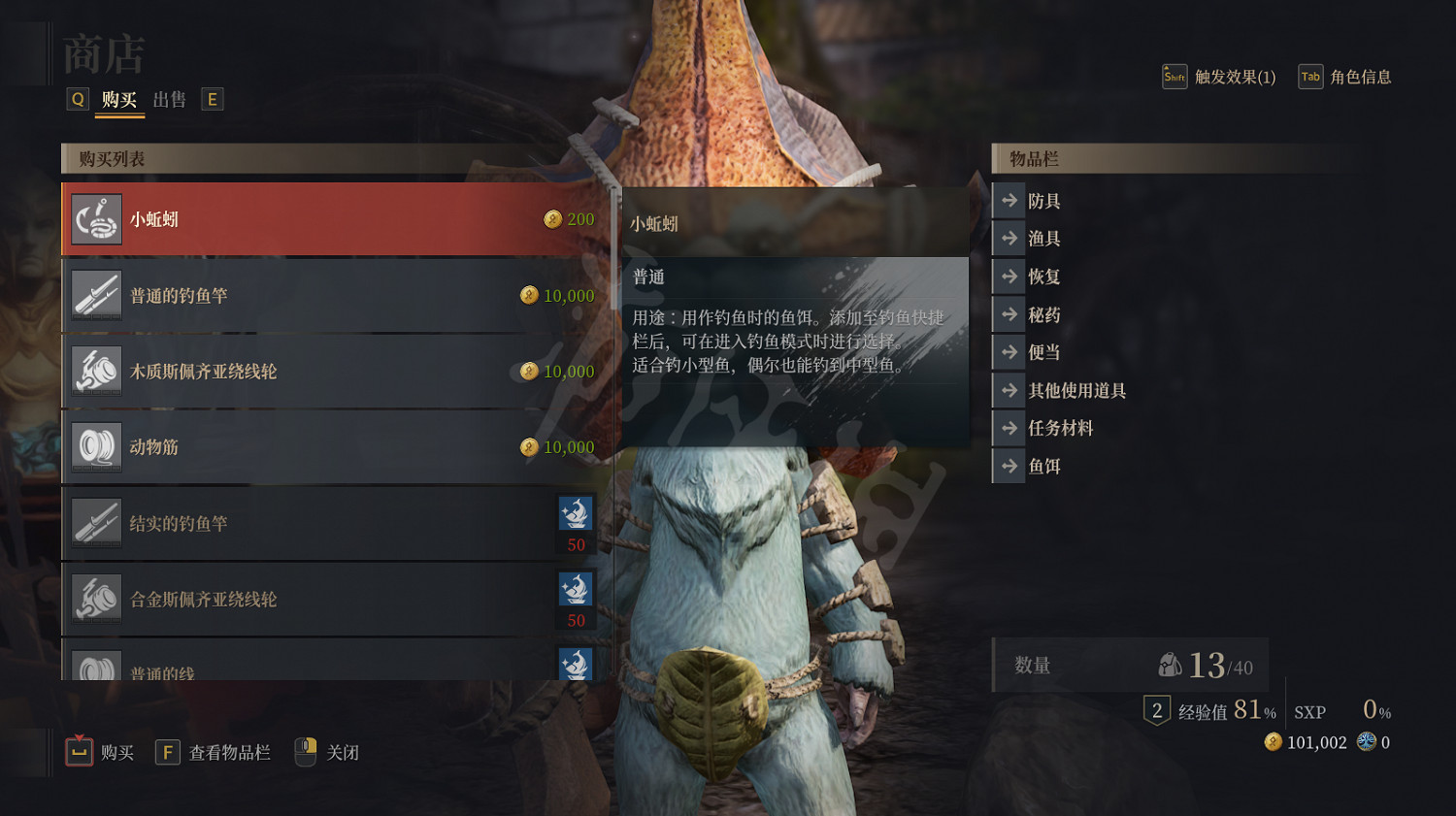1456x816 pixels.
Task: Click the reel icon beside 木质斯佩齐亚绕线轮
Action: click(x=96, y=371)
